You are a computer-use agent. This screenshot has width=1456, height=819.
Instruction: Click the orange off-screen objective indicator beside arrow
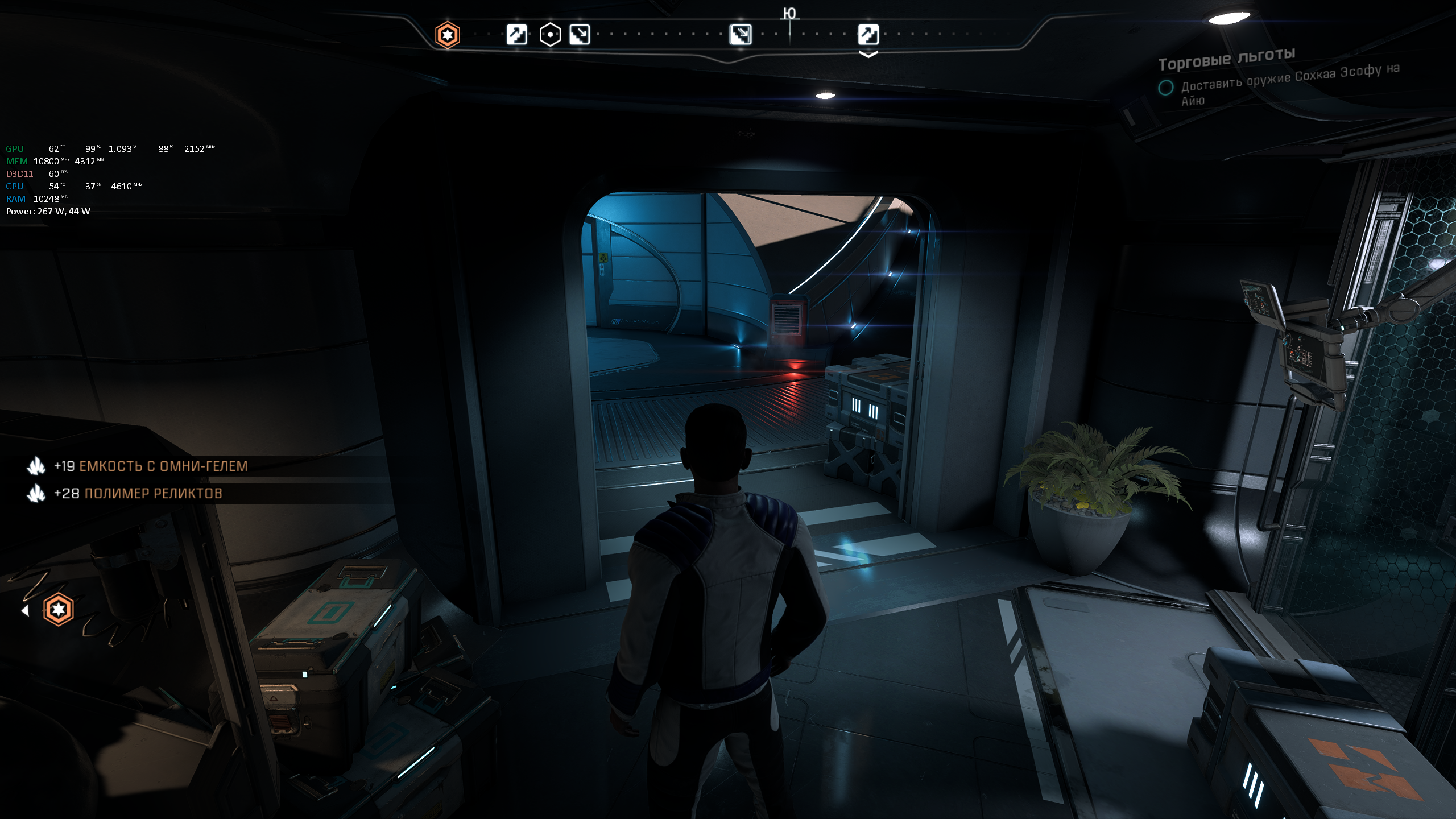pyautogui.click(x=58, y=610)
